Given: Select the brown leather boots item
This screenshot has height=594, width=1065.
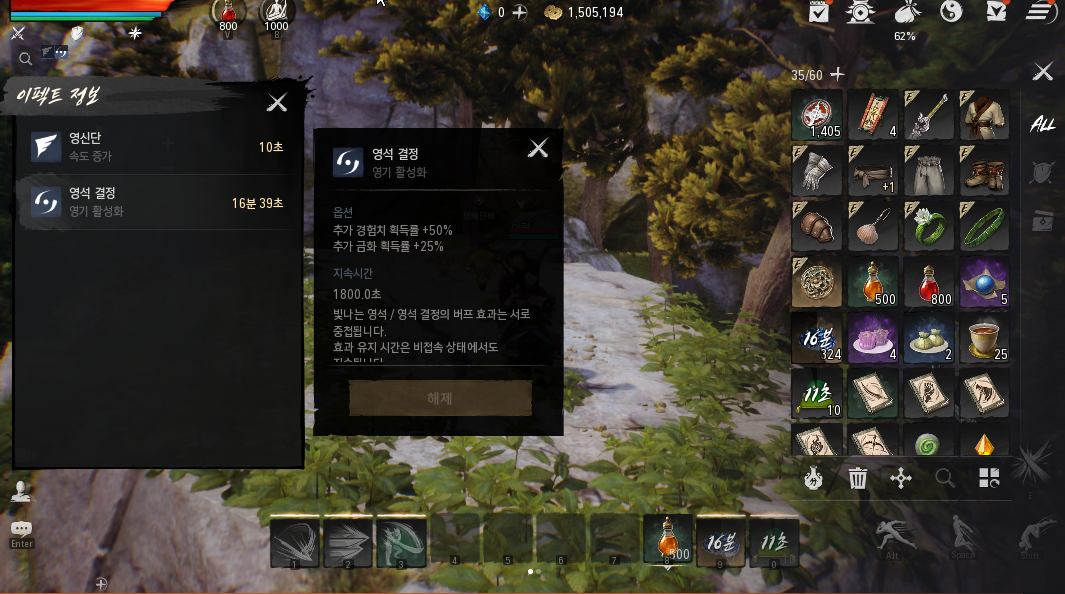Looking at the screenshot, I should point(984,171).
